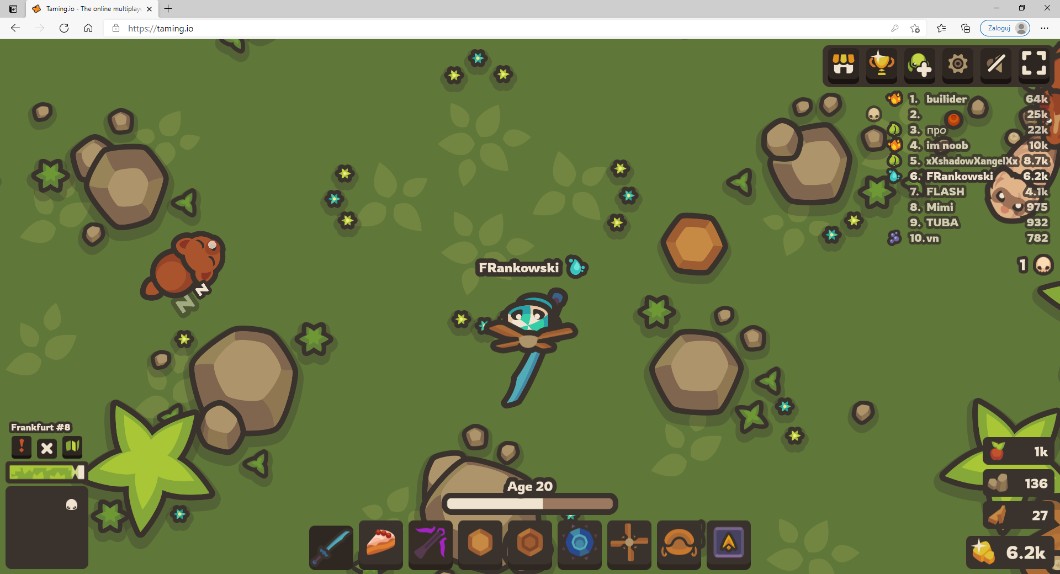This screenshot has width=1060, height=574.
Task: Open the shop storefront button
Action: 844,65
